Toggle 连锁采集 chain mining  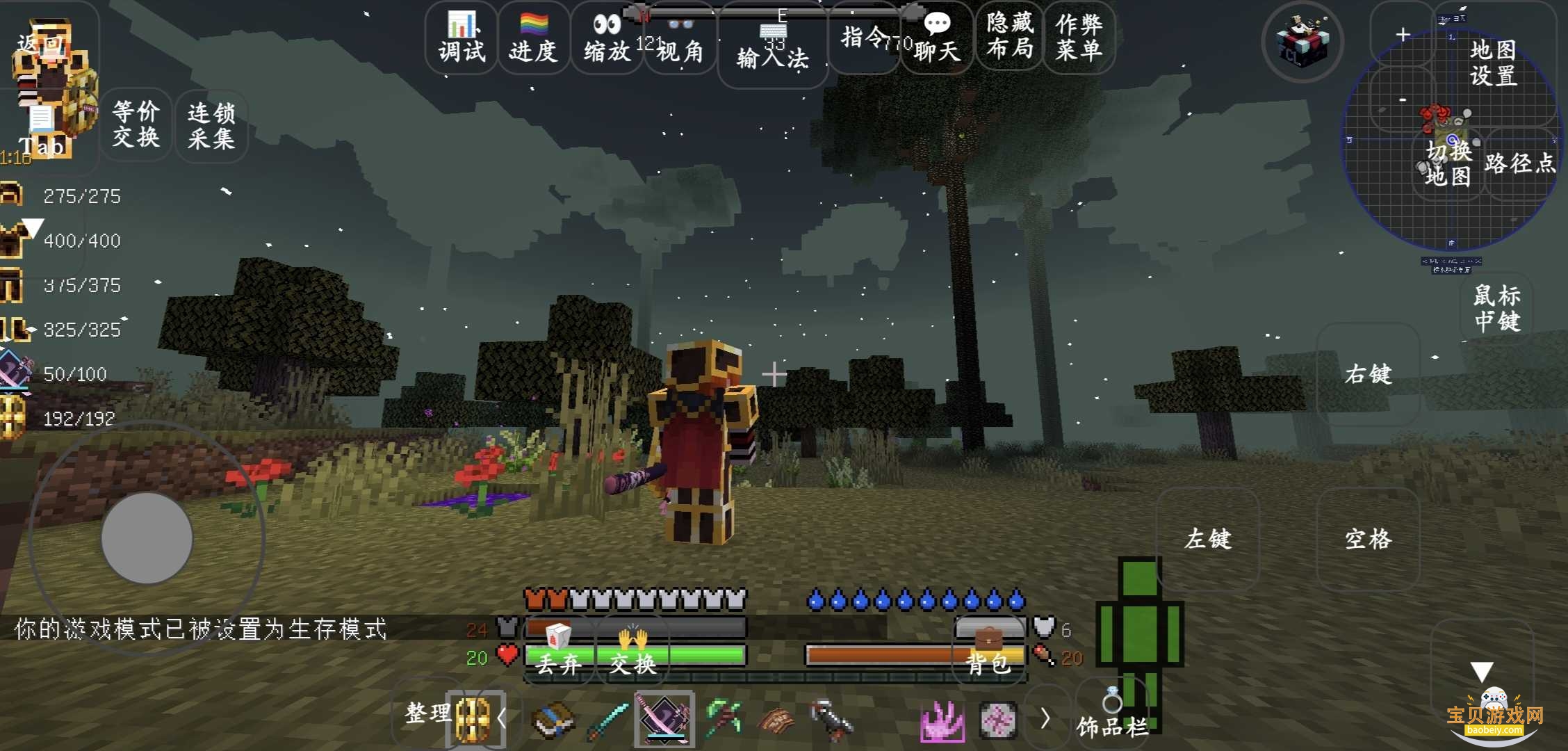211,127
